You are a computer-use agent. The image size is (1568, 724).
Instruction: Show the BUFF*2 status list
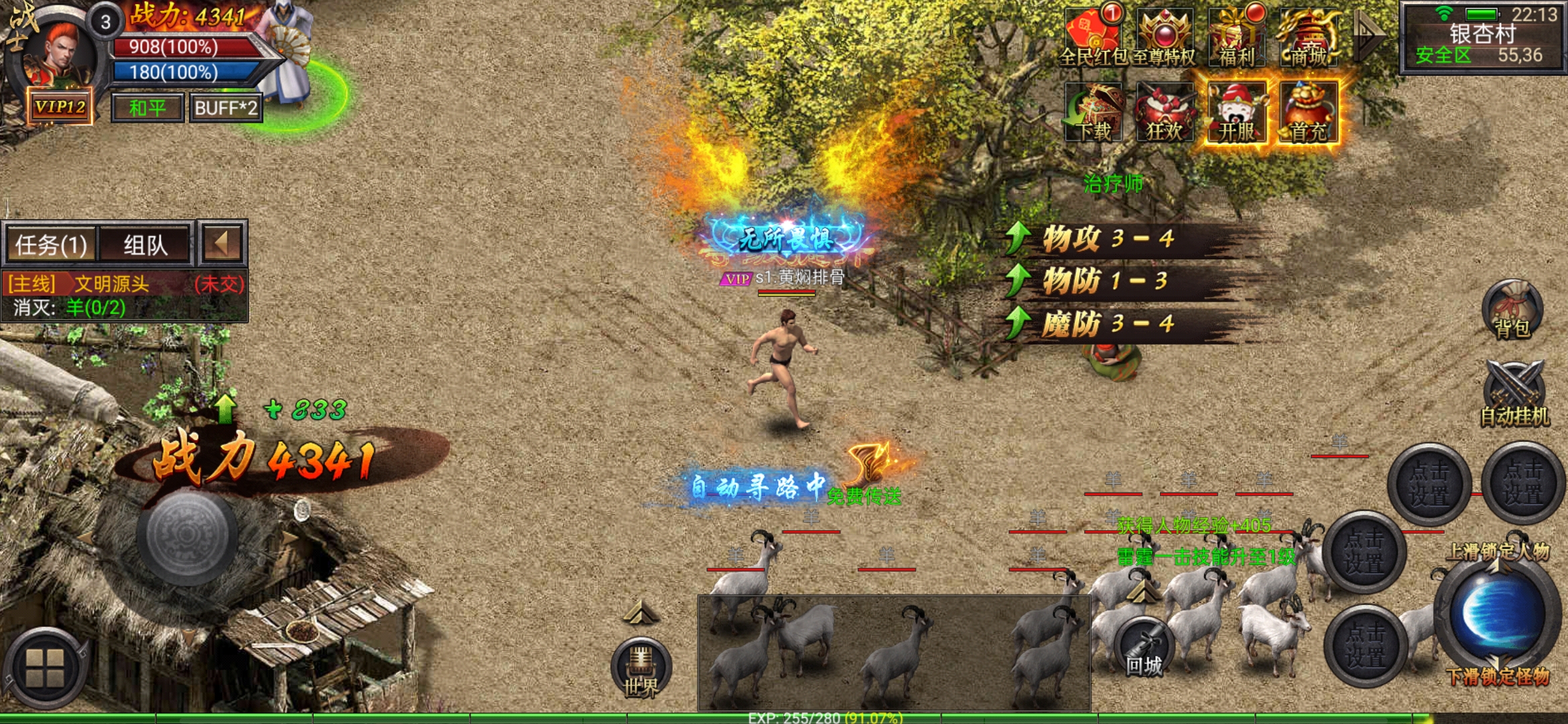coord(226,108)
